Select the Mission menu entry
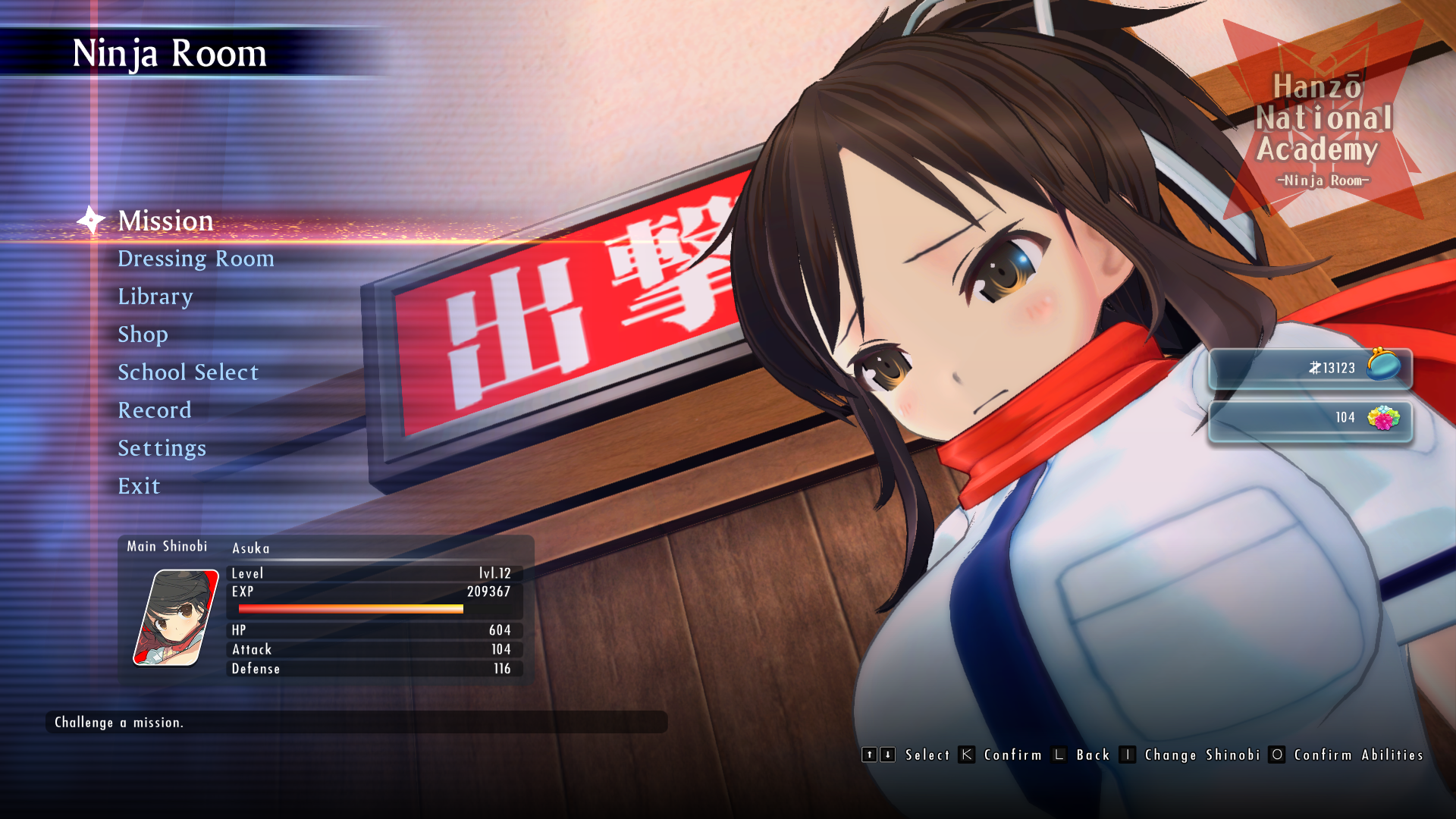 click(x=165, y=221)
